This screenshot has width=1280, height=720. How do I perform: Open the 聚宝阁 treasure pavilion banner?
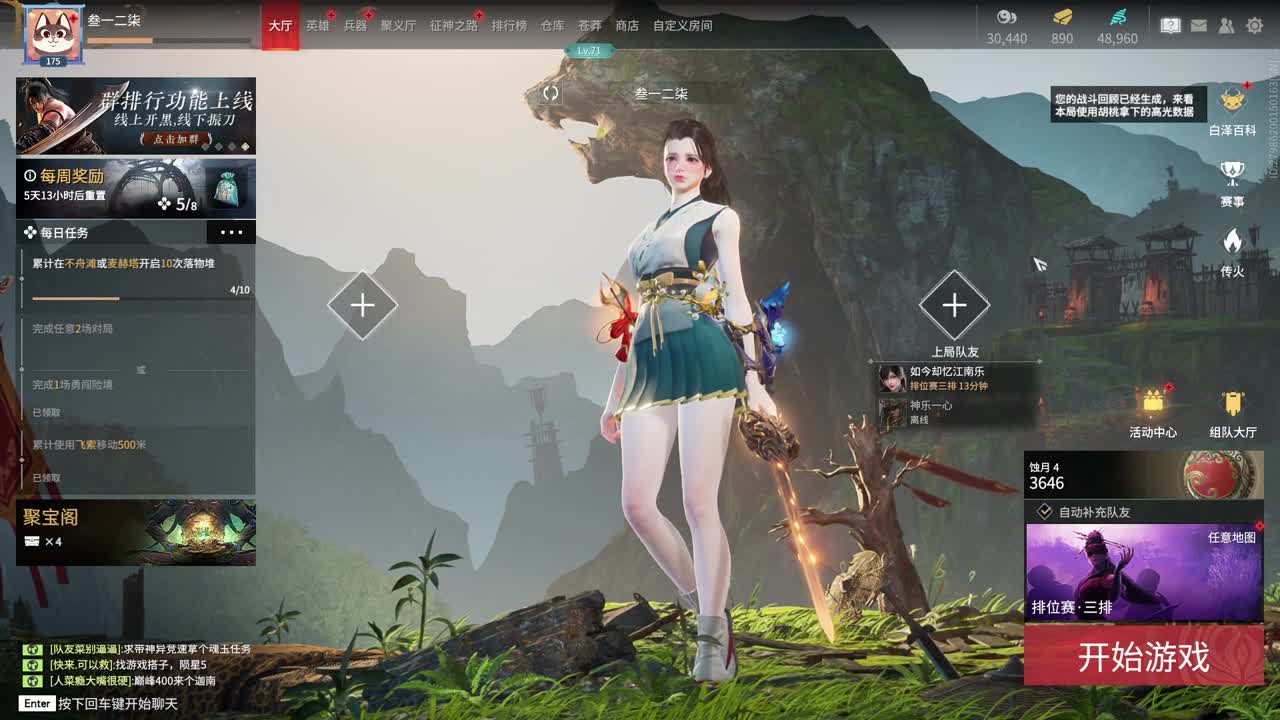pyautogui.click(x=135, y=532)
